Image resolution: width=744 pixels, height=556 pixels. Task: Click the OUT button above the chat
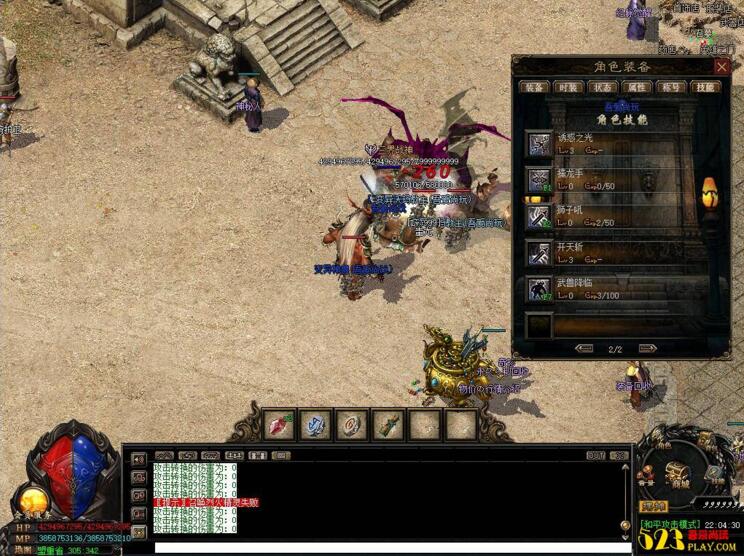(596, 456)
